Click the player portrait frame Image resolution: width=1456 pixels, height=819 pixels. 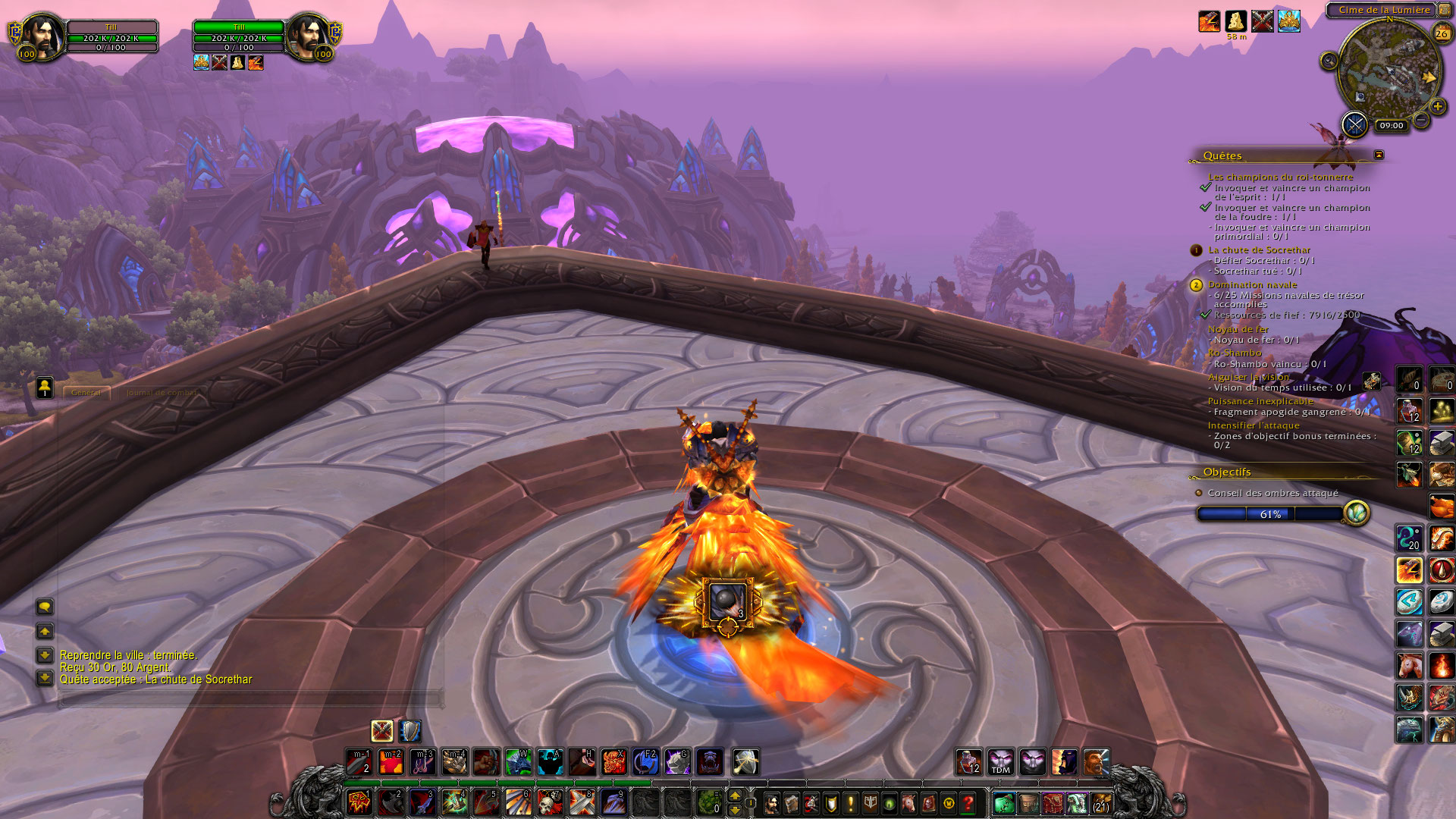coord(42,36)
